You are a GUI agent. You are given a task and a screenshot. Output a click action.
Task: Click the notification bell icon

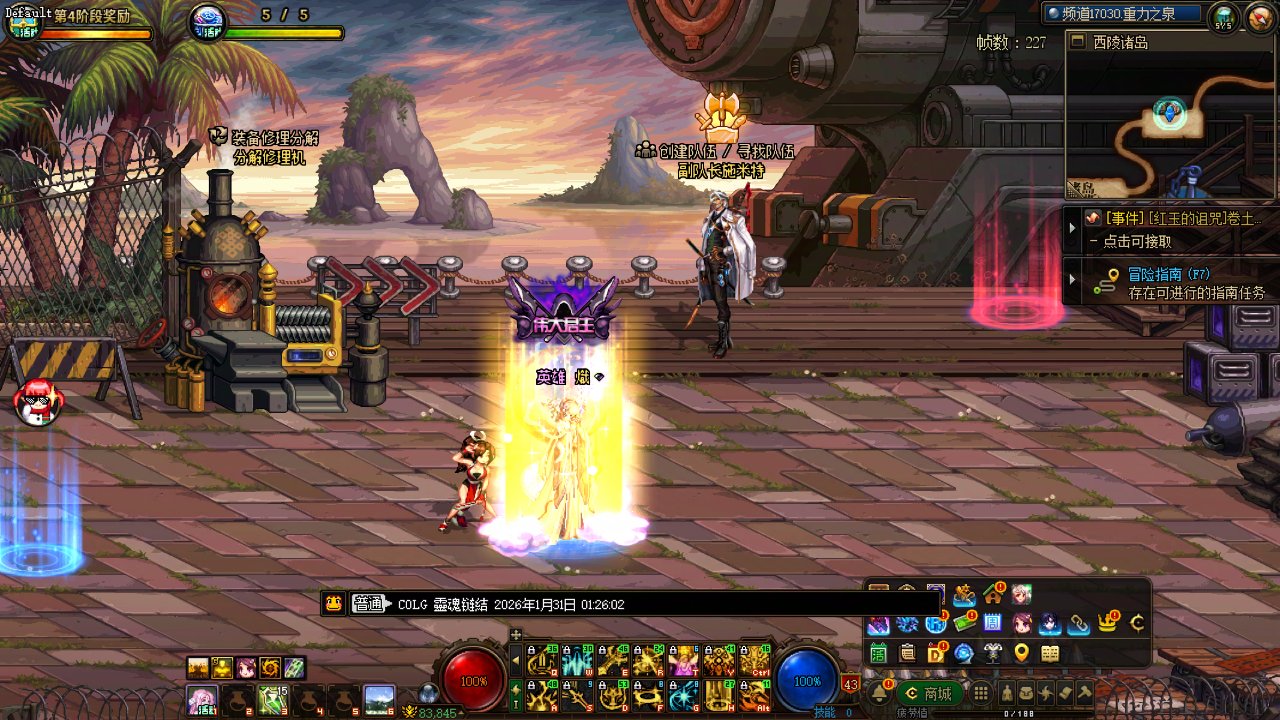point(879,693)
